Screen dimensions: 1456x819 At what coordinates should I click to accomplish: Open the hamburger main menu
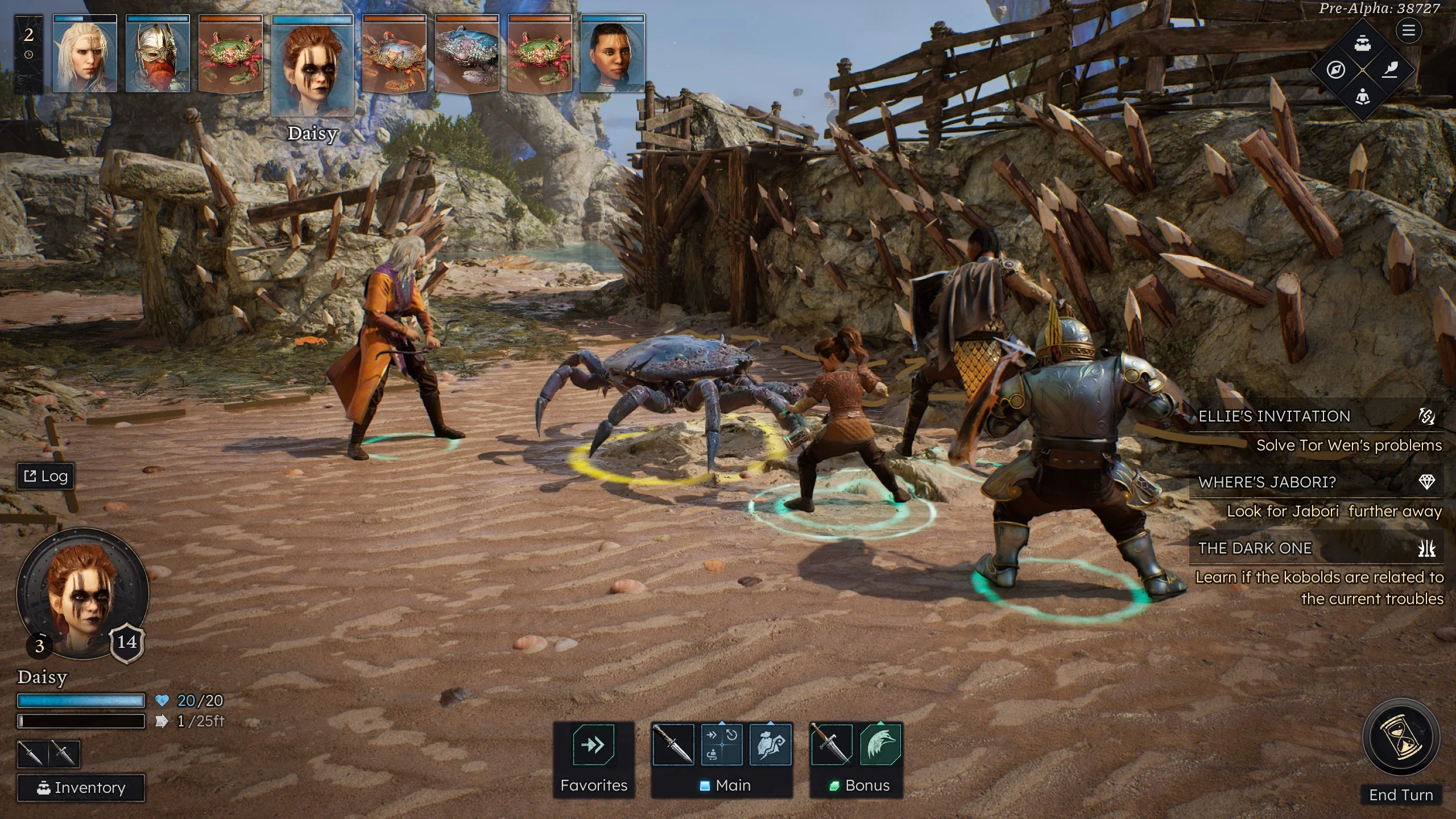click(x=1408, y=31)
